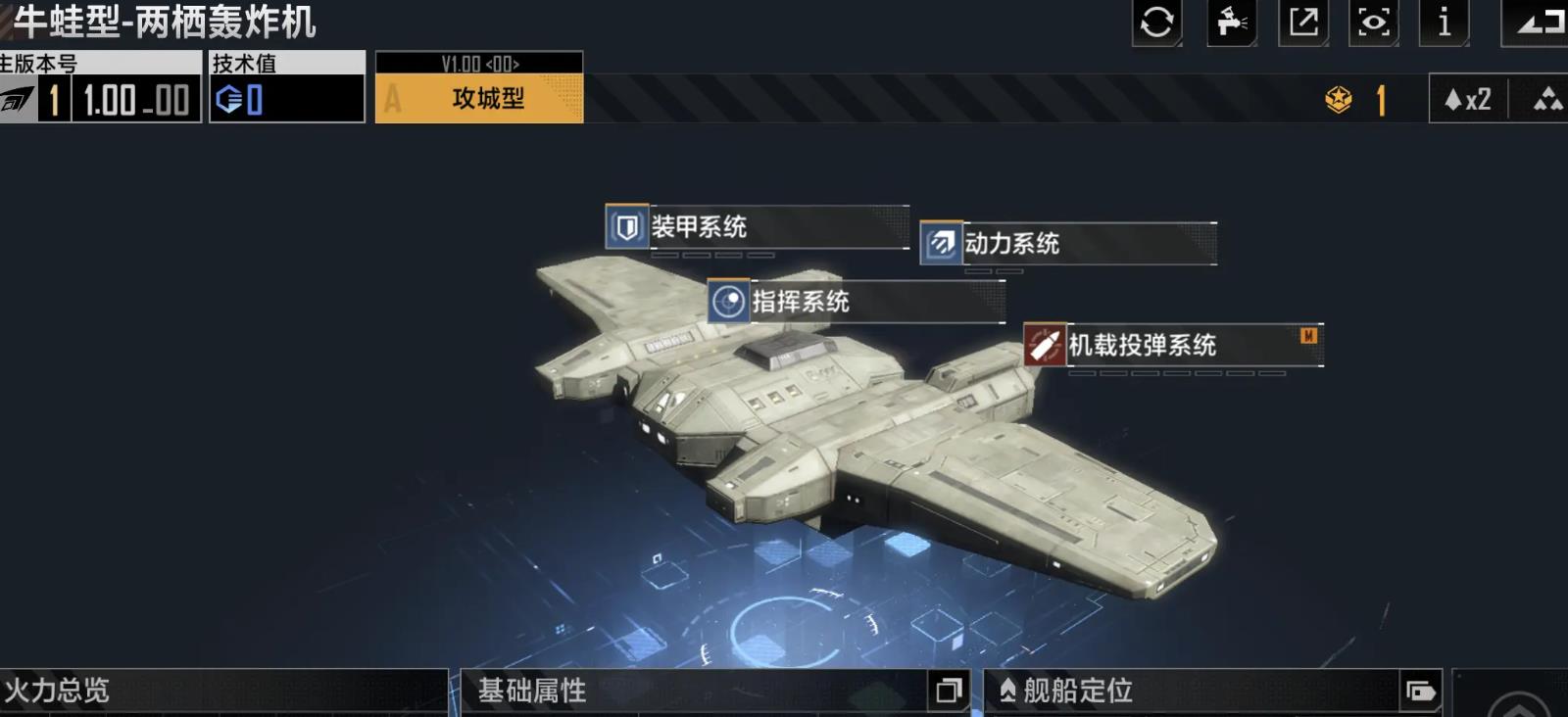
Task: Toggle the triangle cluster indicator near x2
Action: tap(1546, 98)
